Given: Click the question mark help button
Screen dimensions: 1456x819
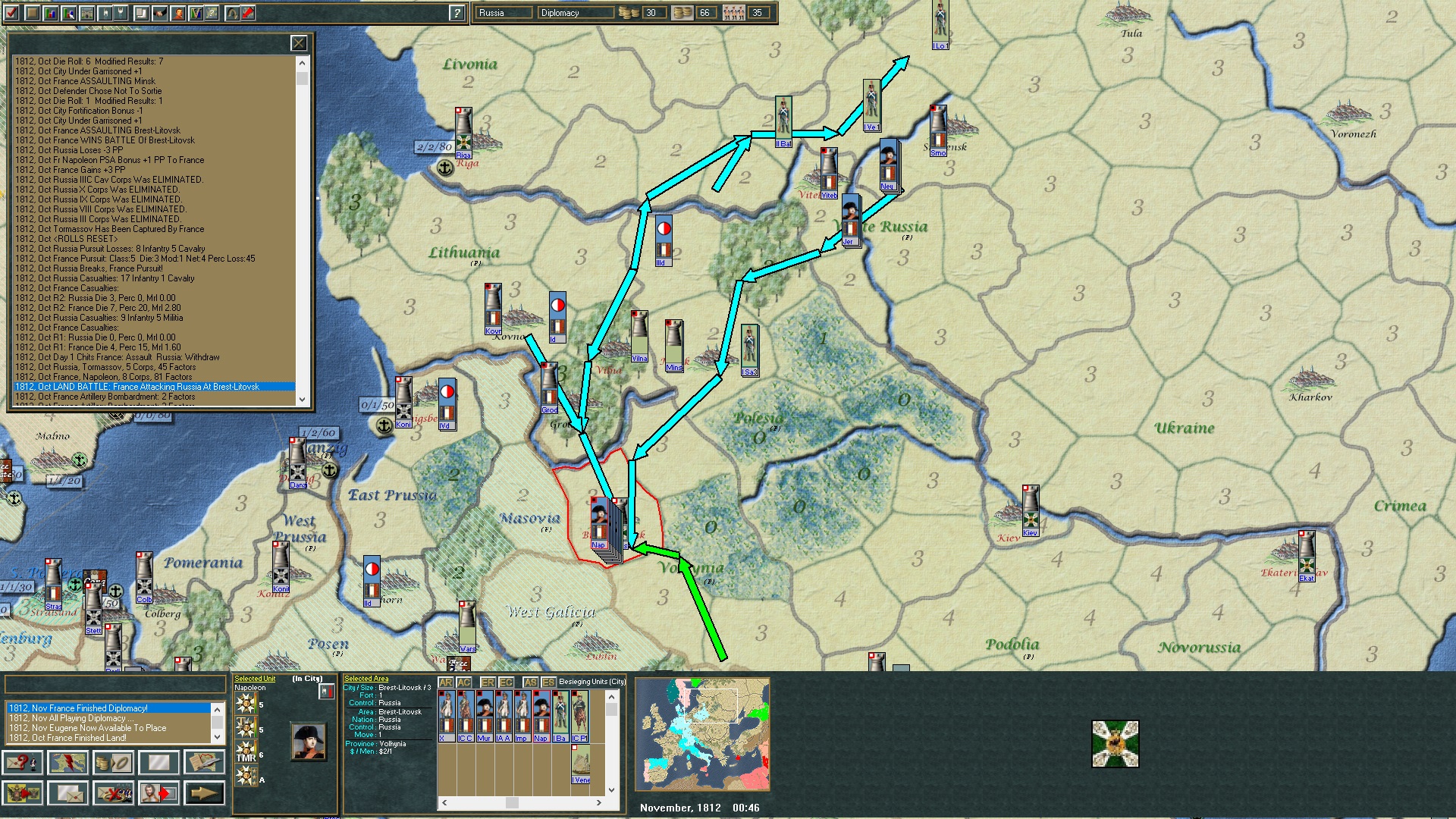Looking at the screenshot, I should tap(456, 11).
